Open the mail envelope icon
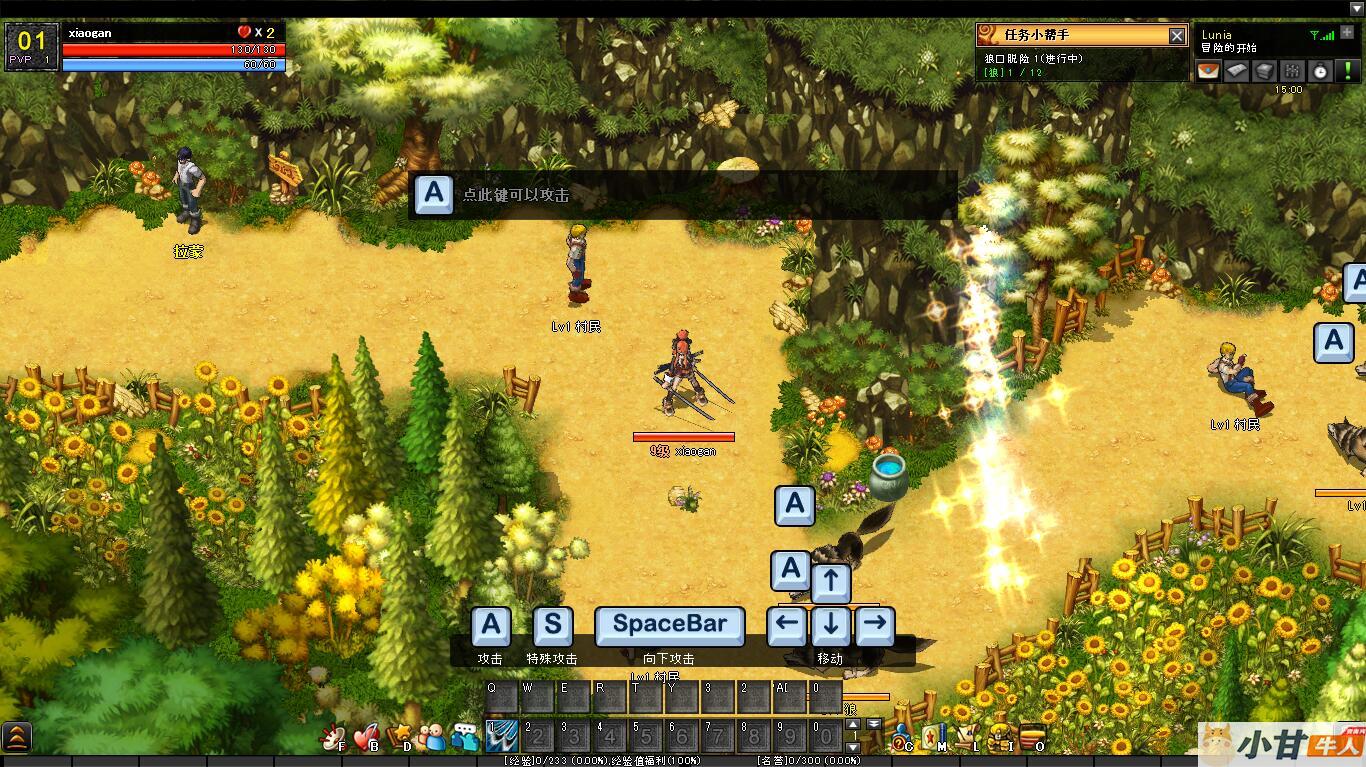The width and height of the screenshot is (1366, 767). tap(1209, 70)
